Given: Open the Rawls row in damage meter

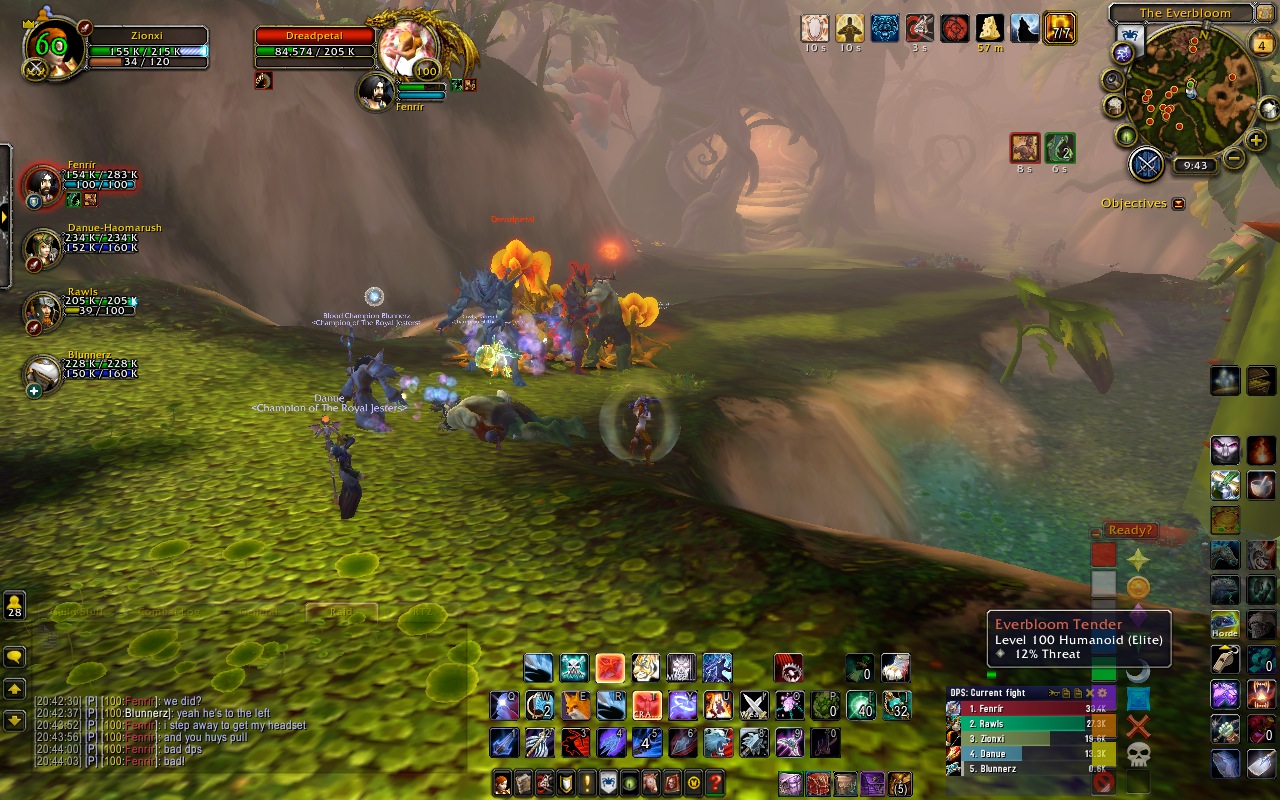Looking at the screenshot, I should tap(1030, 723).
